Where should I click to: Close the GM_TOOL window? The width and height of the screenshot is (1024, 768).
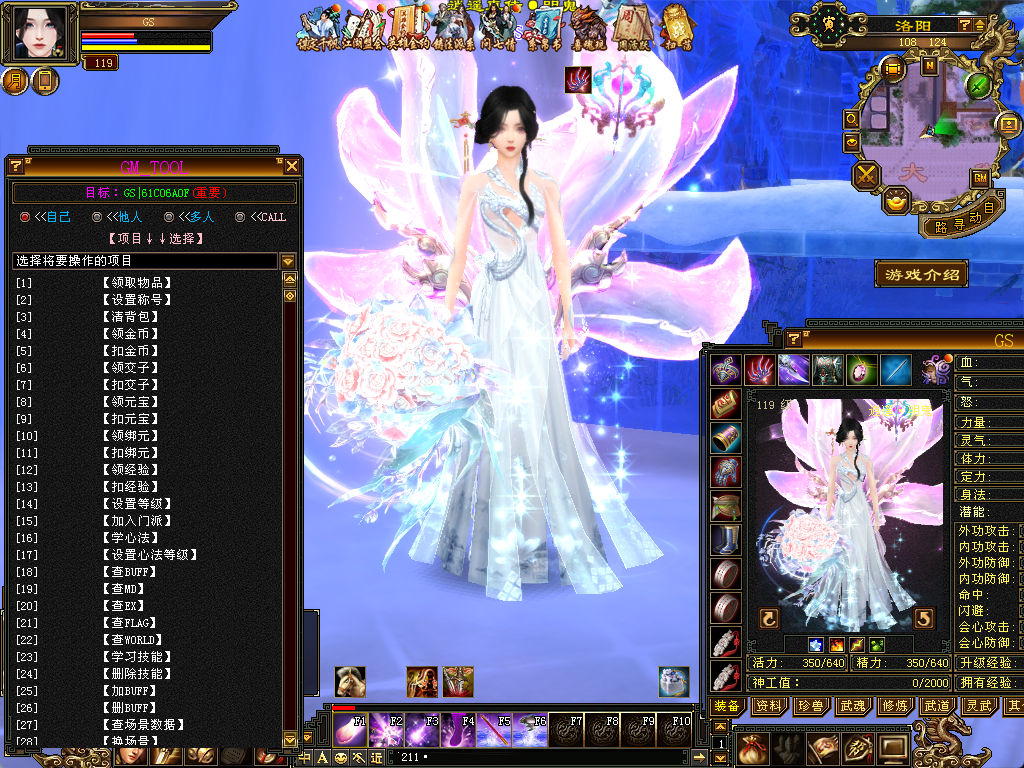coord(292,166)
